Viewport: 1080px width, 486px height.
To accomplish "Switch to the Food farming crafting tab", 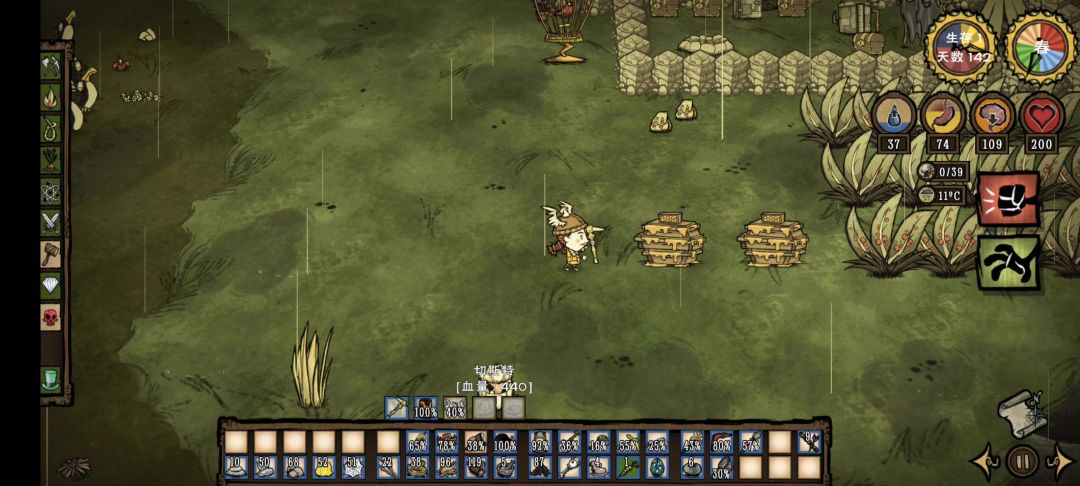I will [x=50, y=159].
